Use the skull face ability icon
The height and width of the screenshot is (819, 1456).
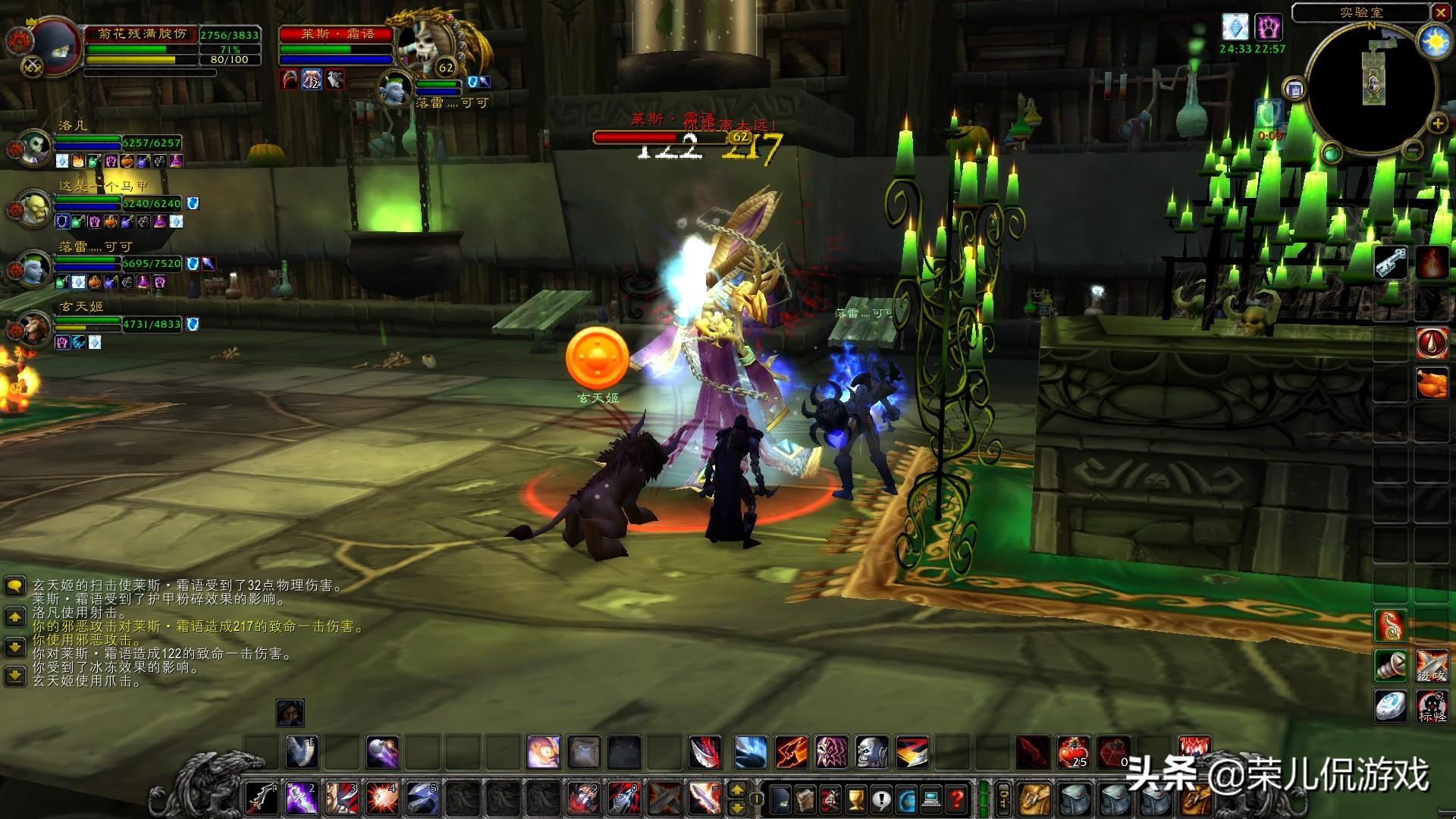871,752
